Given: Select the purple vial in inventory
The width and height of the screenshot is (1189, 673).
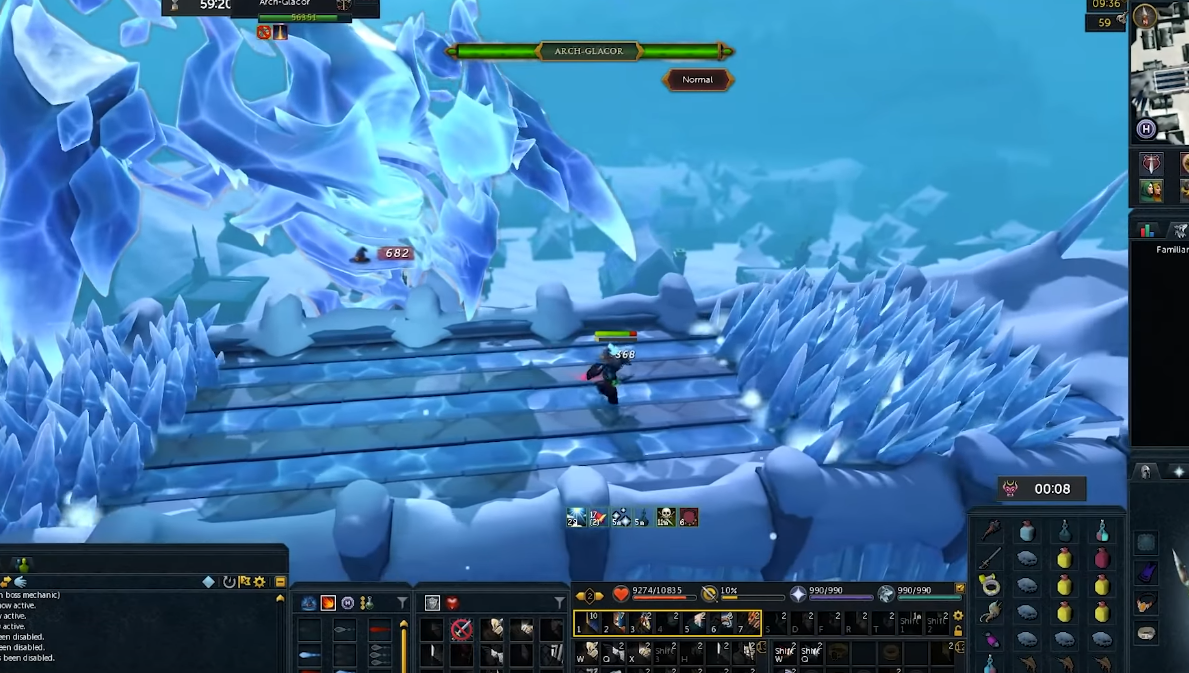Looking at the screenshot, I should coord(990,640).
